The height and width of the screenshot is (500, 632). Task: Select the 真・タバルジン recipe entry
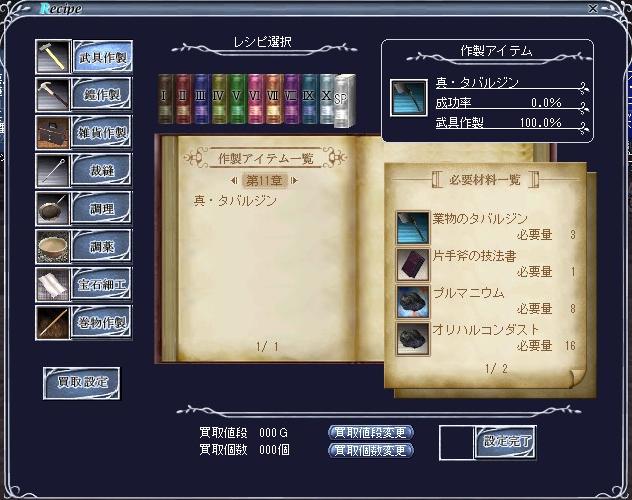pos(233,200)
